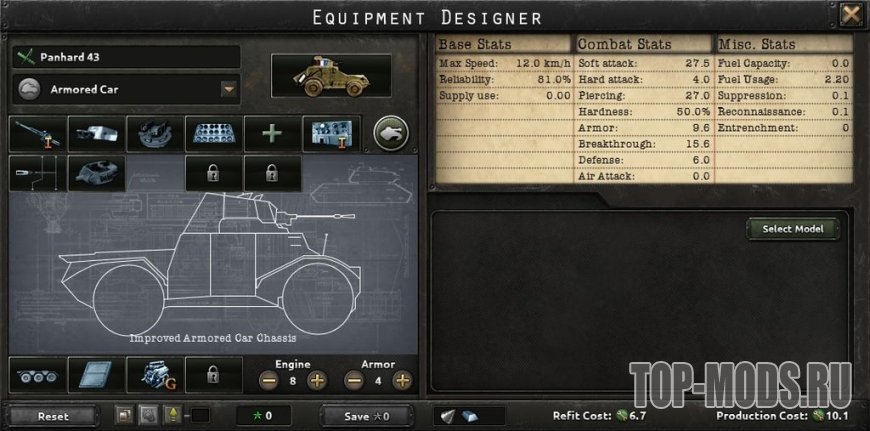Open the Armored Car type dropdown
This screenshot has width=870, height=431.
pos(228,89)
